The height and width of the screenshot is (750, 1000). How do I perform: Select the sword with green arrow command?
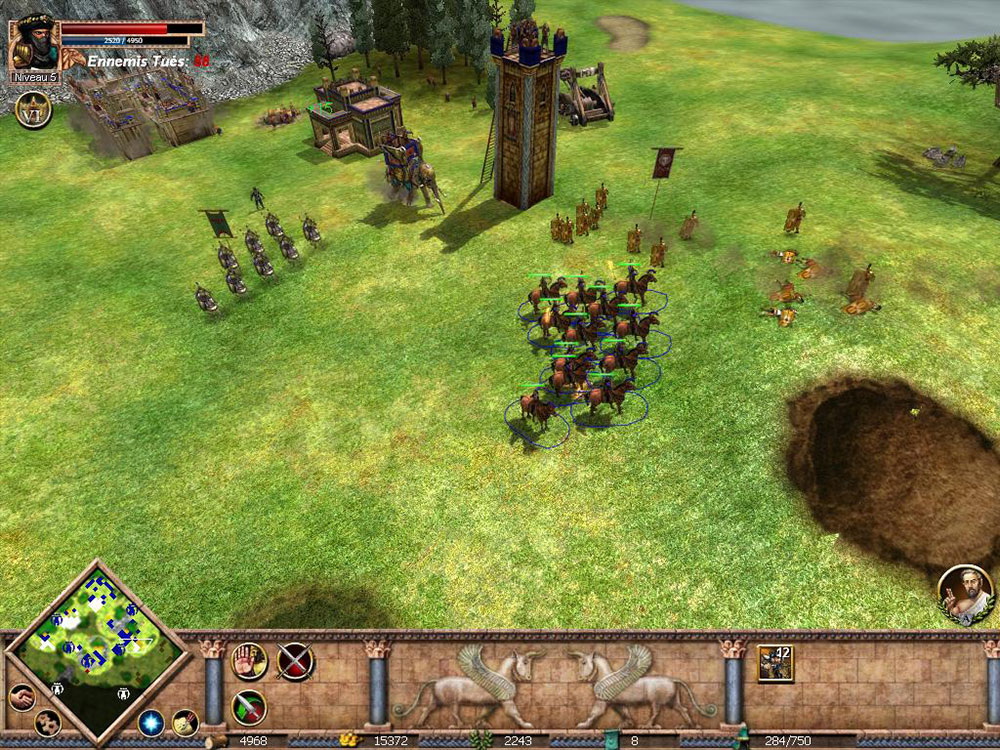(x=249, y=707)
